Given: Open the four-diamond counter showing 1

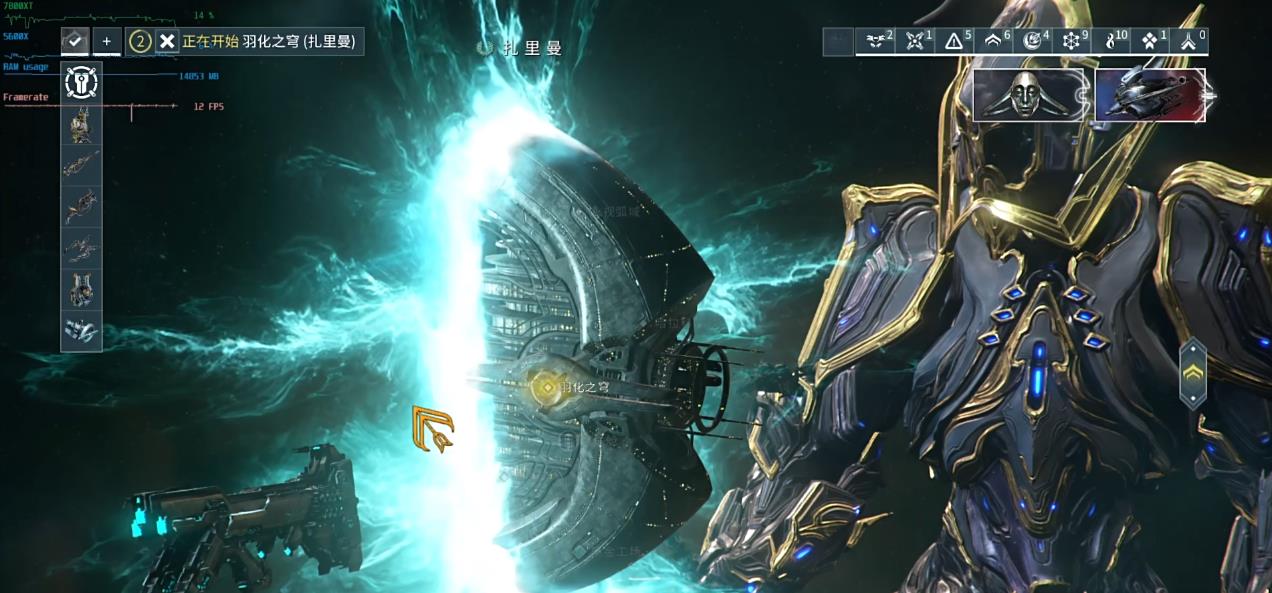Looking at the screenshot, I should 1151,41.
